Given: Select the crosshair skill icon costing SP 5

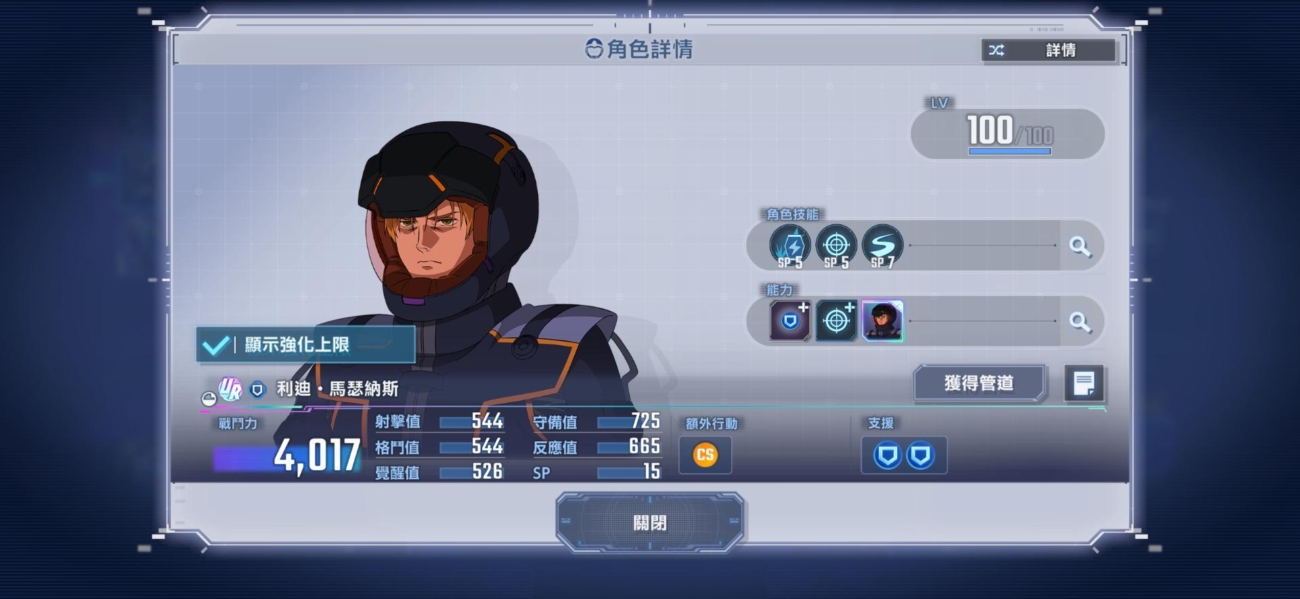Looking at the screenshot, I should (x=836, y=245).
